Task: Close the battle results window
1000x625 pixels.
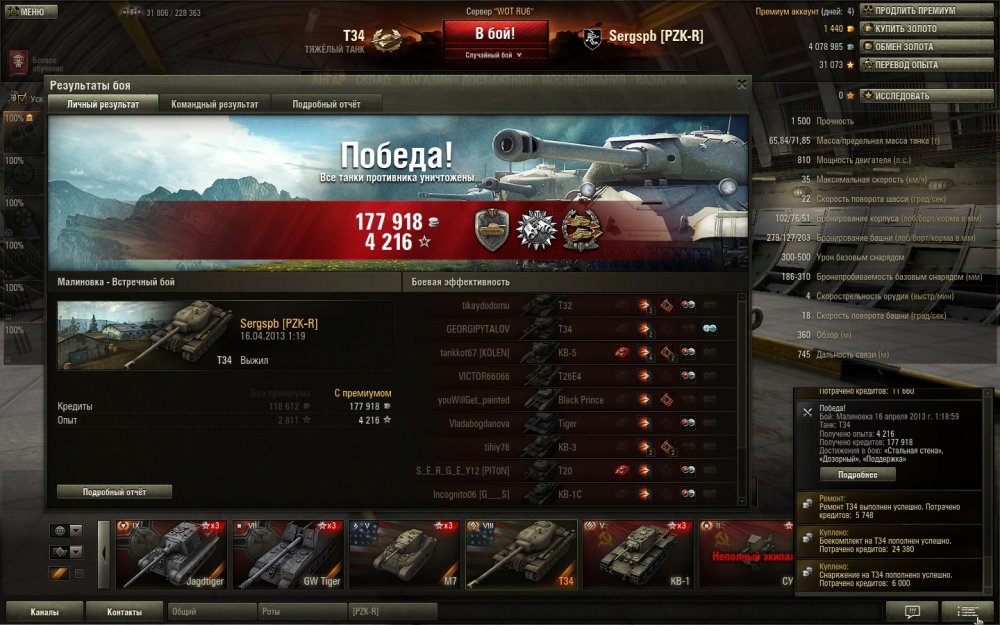Action: coord(741,85)
